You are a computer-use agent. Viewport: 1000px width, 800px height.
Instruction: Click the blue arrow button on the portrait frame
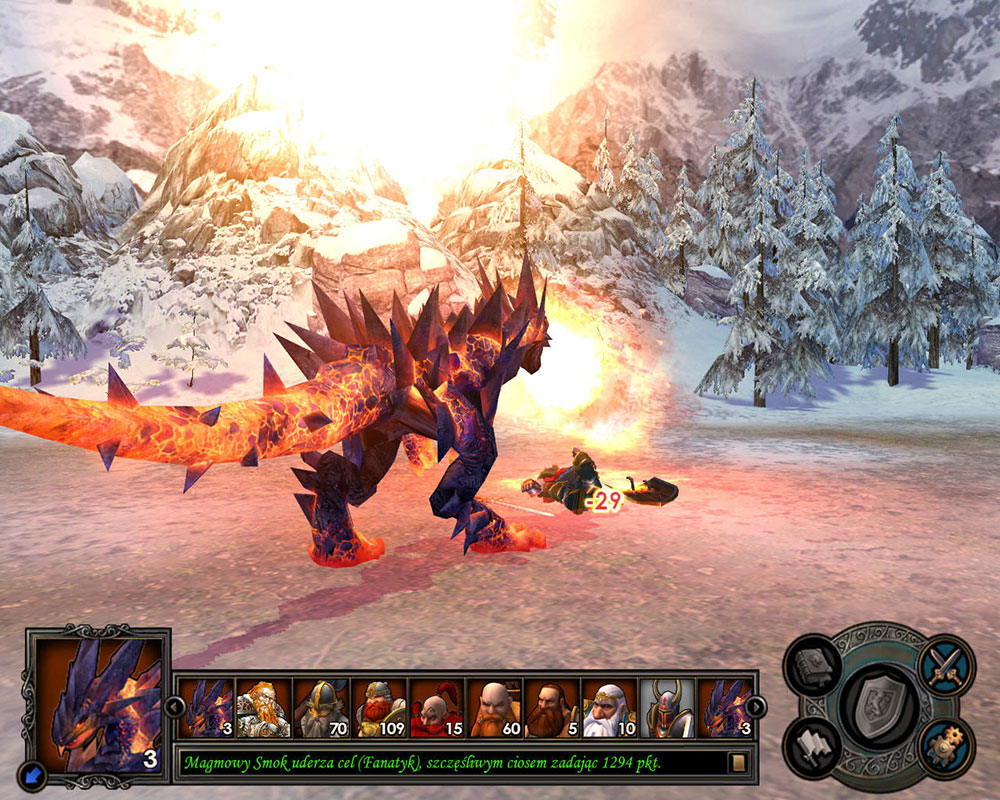click(x=32, y=773)
